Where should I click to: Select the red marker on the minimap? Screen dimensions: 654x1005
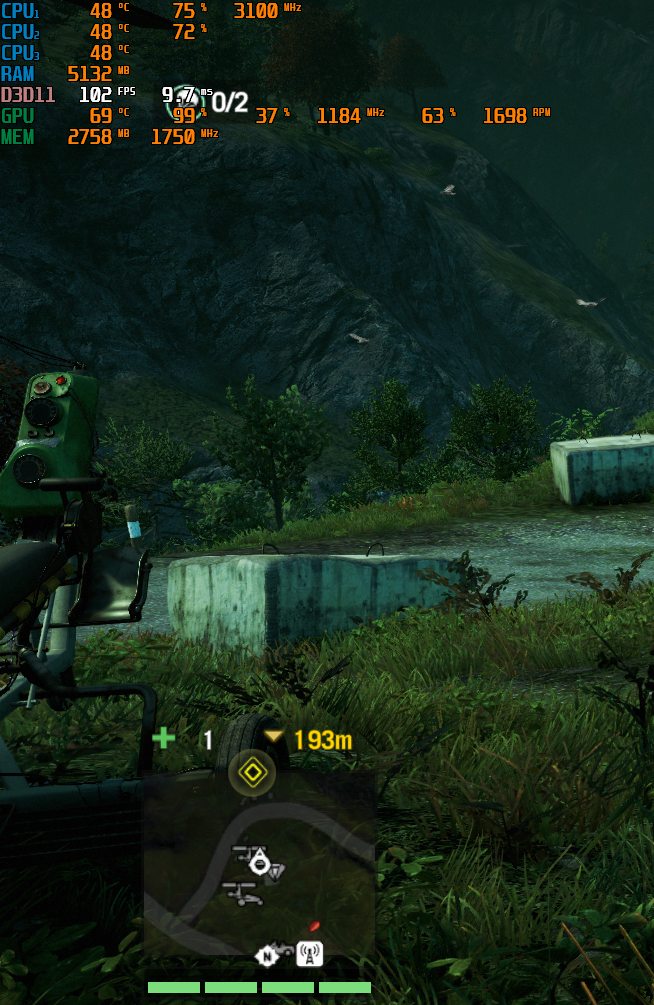pos(314,926)
